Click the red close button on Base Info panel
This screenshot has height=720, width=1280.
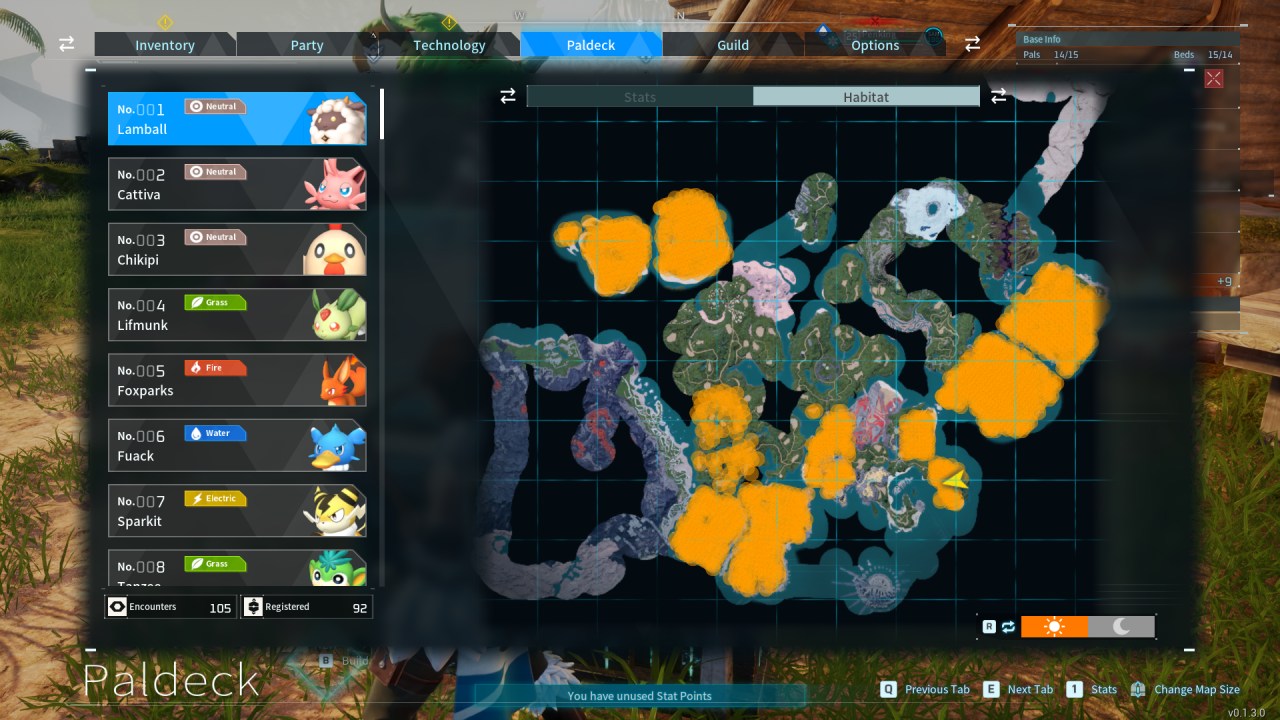[x=1213, y=78]
